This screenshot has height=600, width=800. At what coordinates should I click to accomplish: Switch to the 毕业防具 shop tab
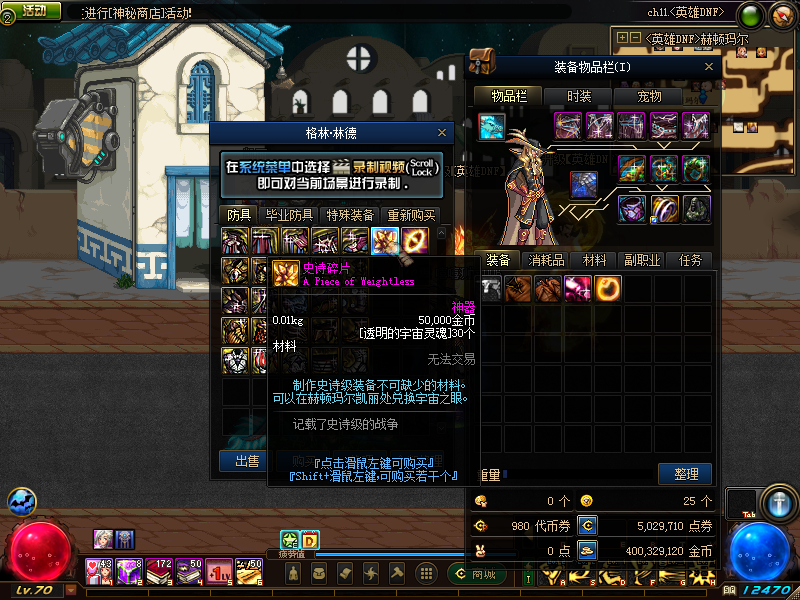click(289, 215)
